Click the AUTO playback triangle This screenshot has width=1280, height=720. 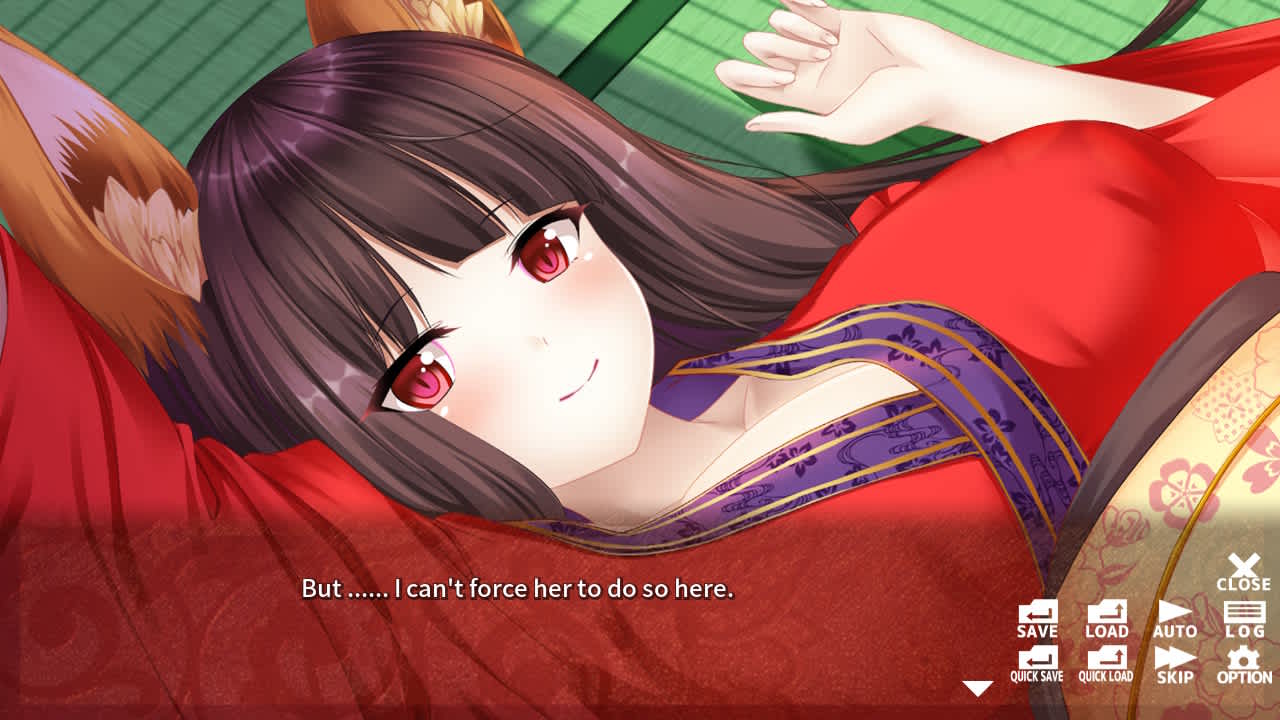click(1176, 612)
